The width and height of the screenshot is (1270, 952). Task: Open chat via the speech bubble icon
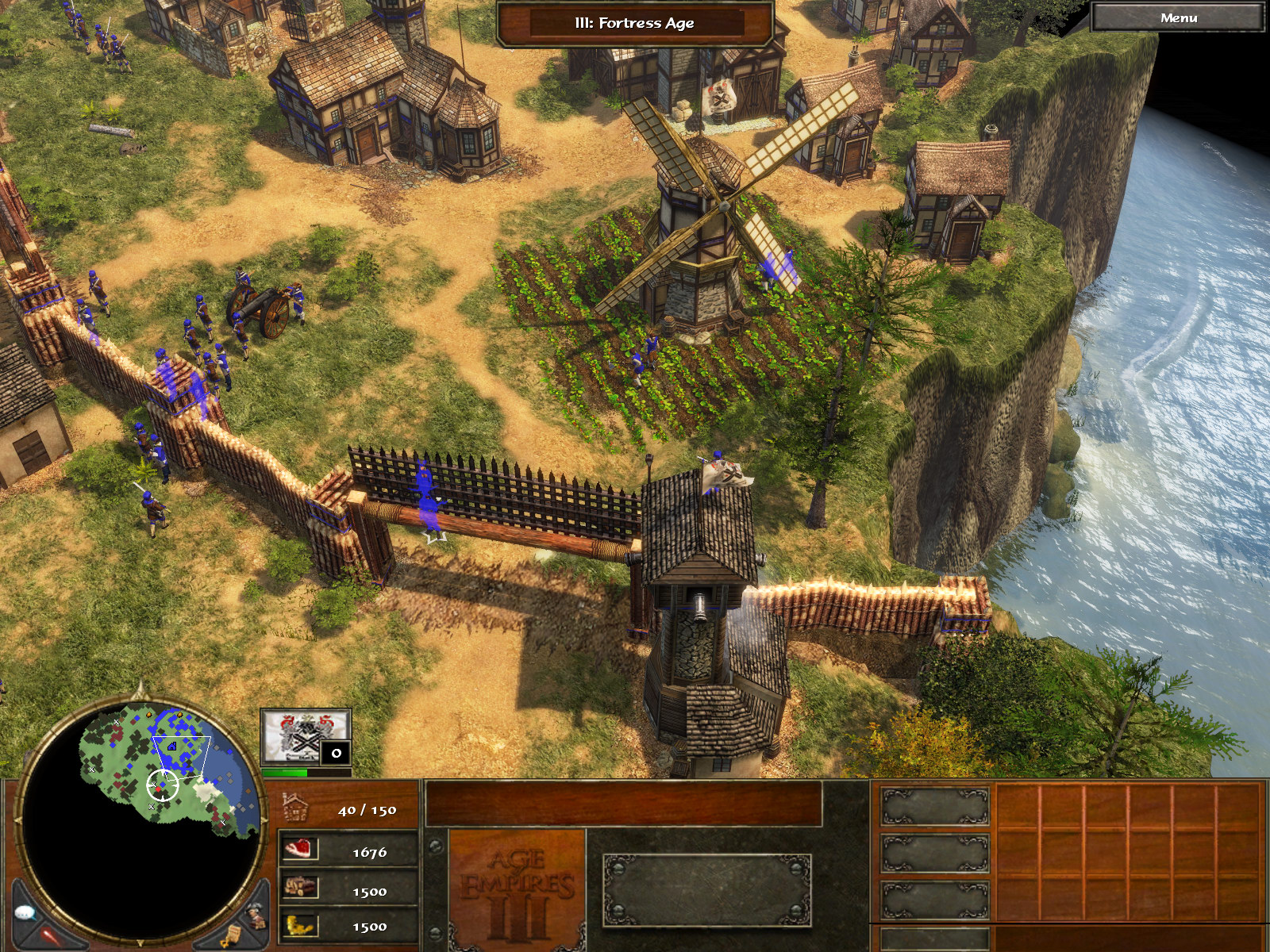(26, 912)
